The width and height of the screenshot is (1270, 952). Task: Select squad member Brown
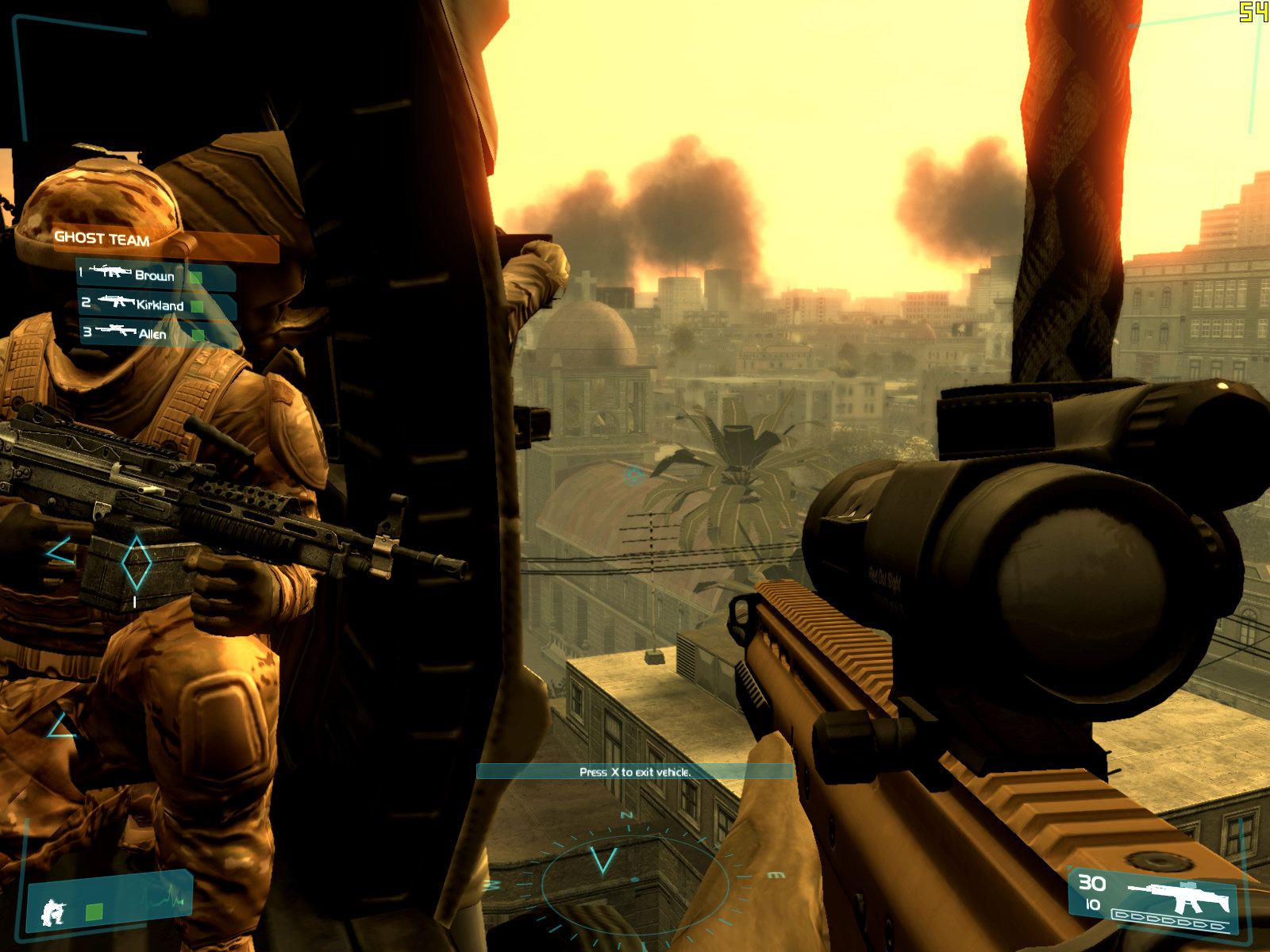(154, 275)
